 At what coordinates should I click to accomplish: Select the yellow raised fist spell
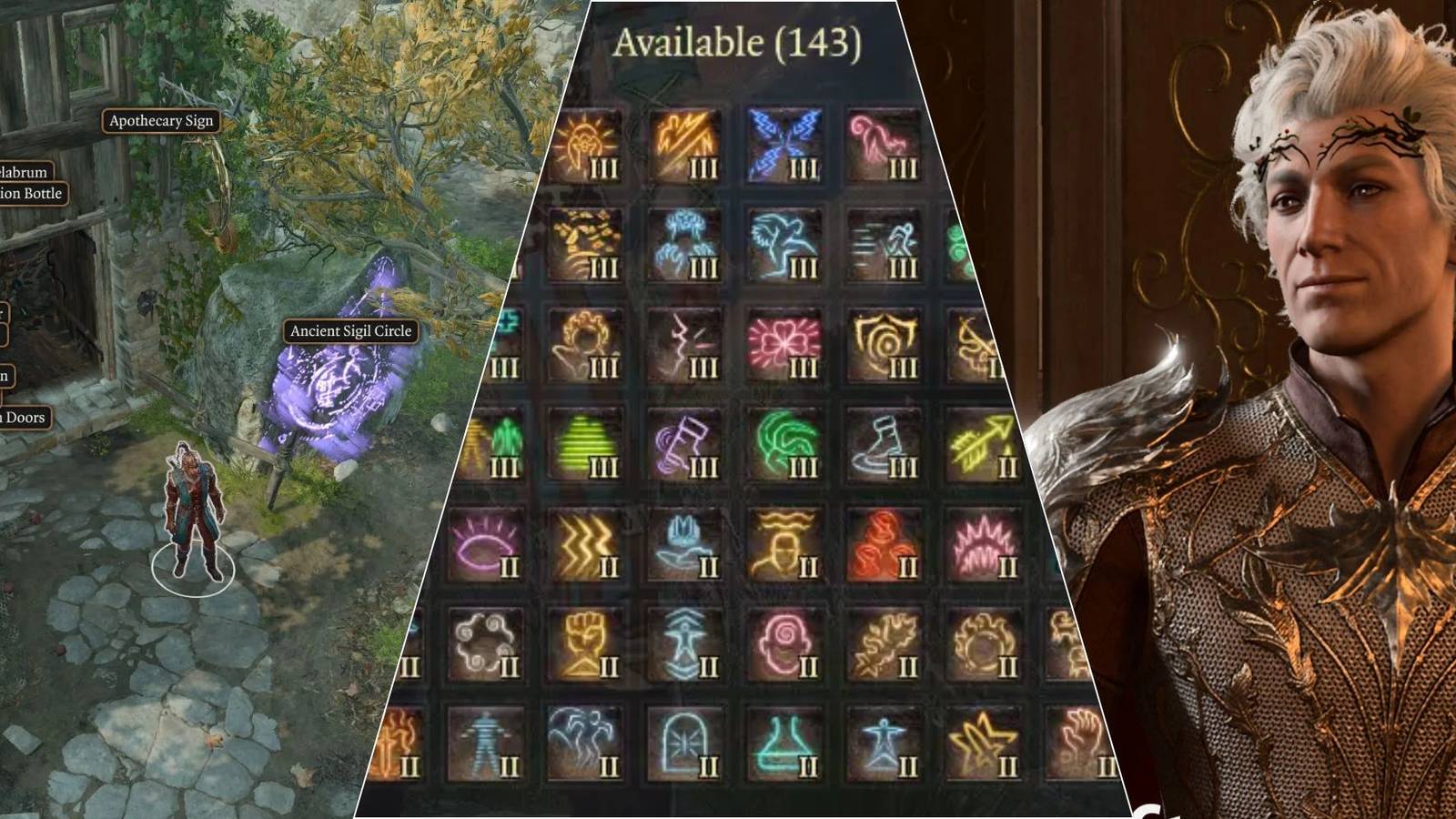click(x=585, y=645)
